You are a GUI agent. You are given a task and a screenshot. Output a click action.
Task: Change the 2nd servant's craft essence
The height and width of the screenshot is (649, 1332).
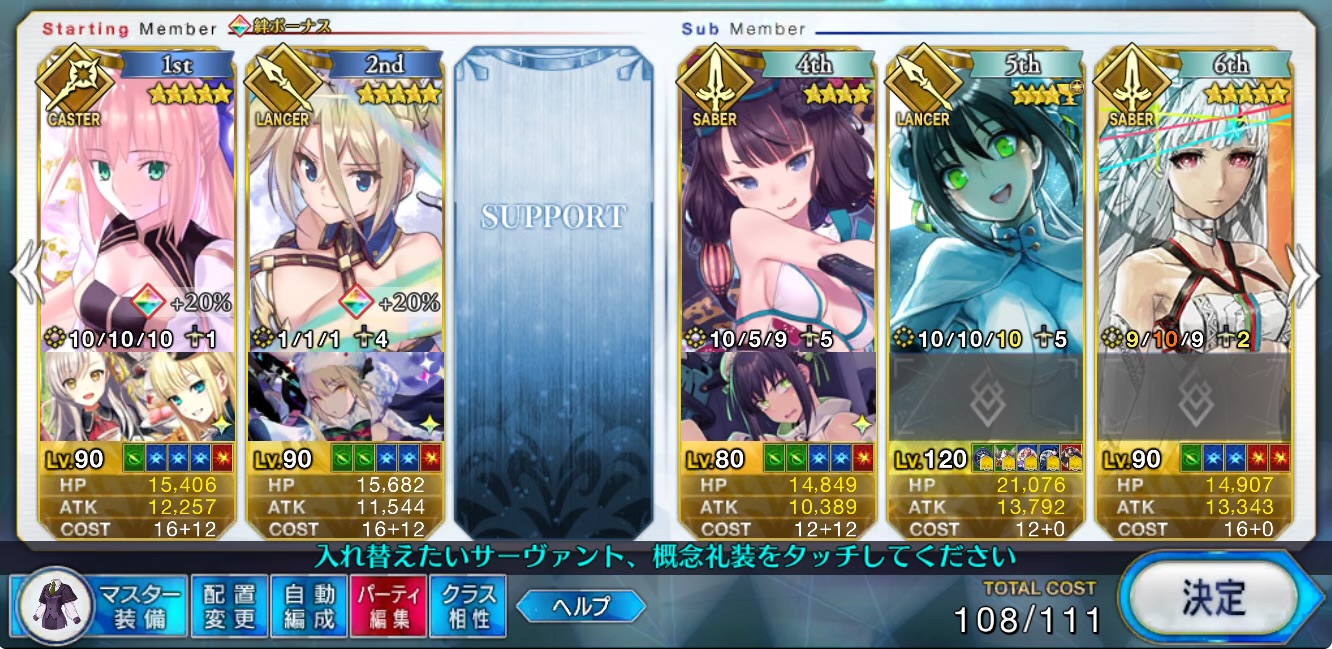tap(346, 396)
